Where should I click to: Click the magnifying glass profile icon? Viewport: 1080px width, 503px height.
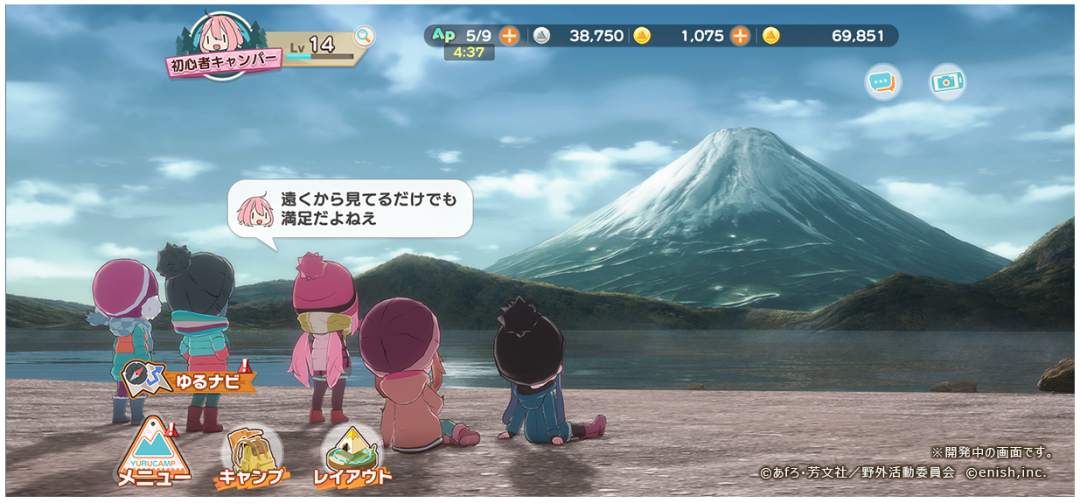pos(364,37)
